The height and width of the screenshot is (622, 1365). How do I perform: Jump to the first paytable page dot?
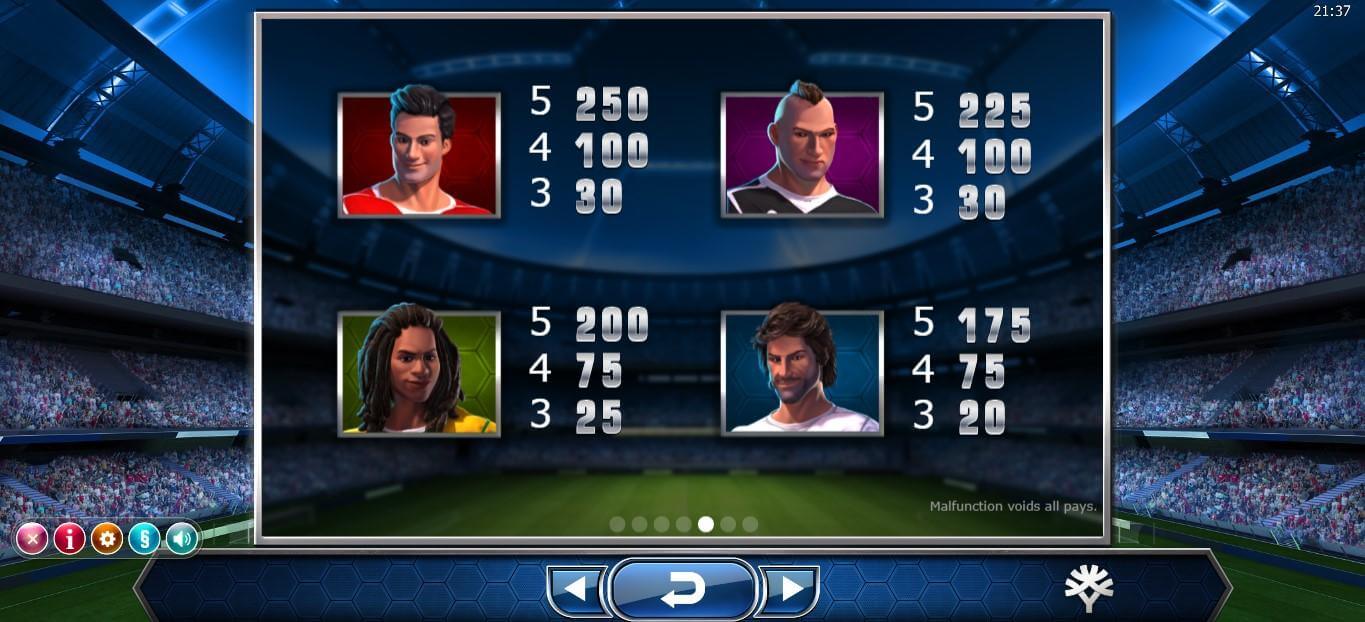pyautogui.click(x=617, y=524)
